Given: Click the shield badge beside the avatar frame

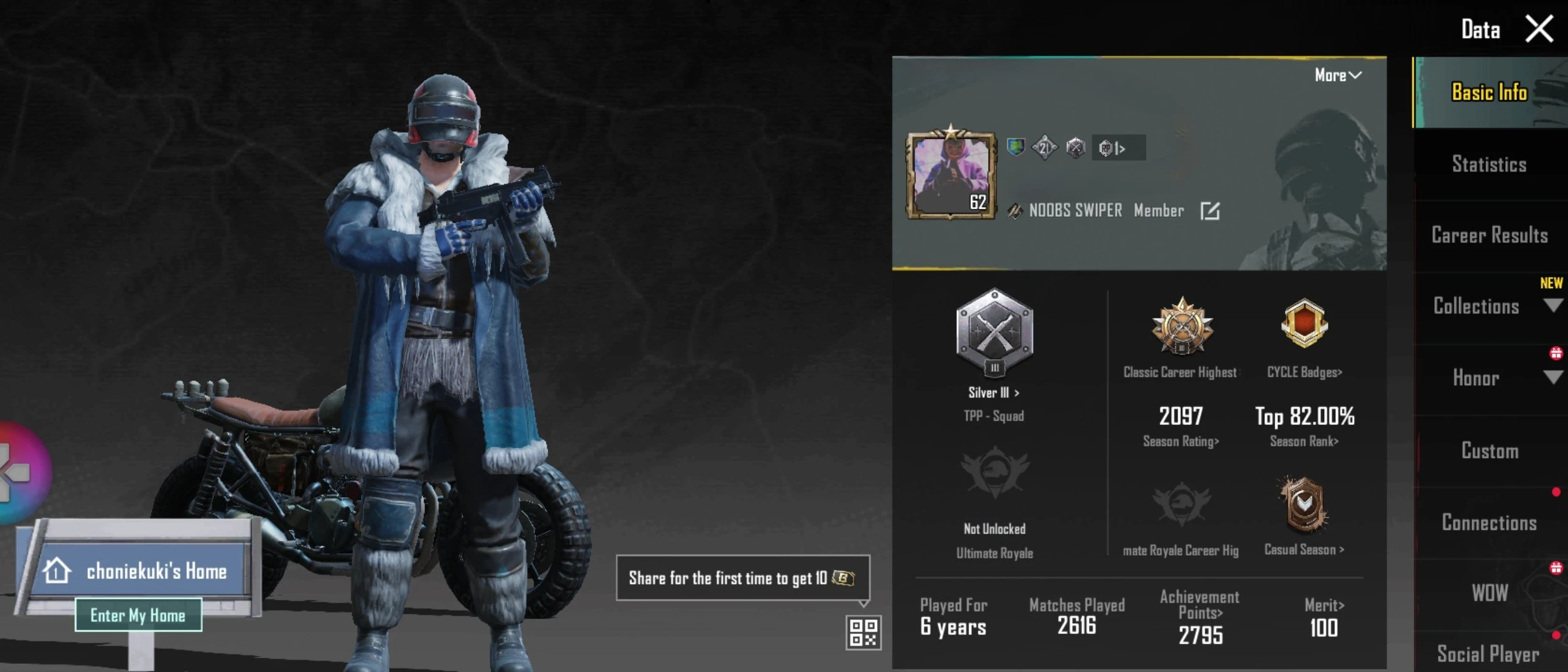Looking at the screenshot, I should click(x=1015, y=147).
